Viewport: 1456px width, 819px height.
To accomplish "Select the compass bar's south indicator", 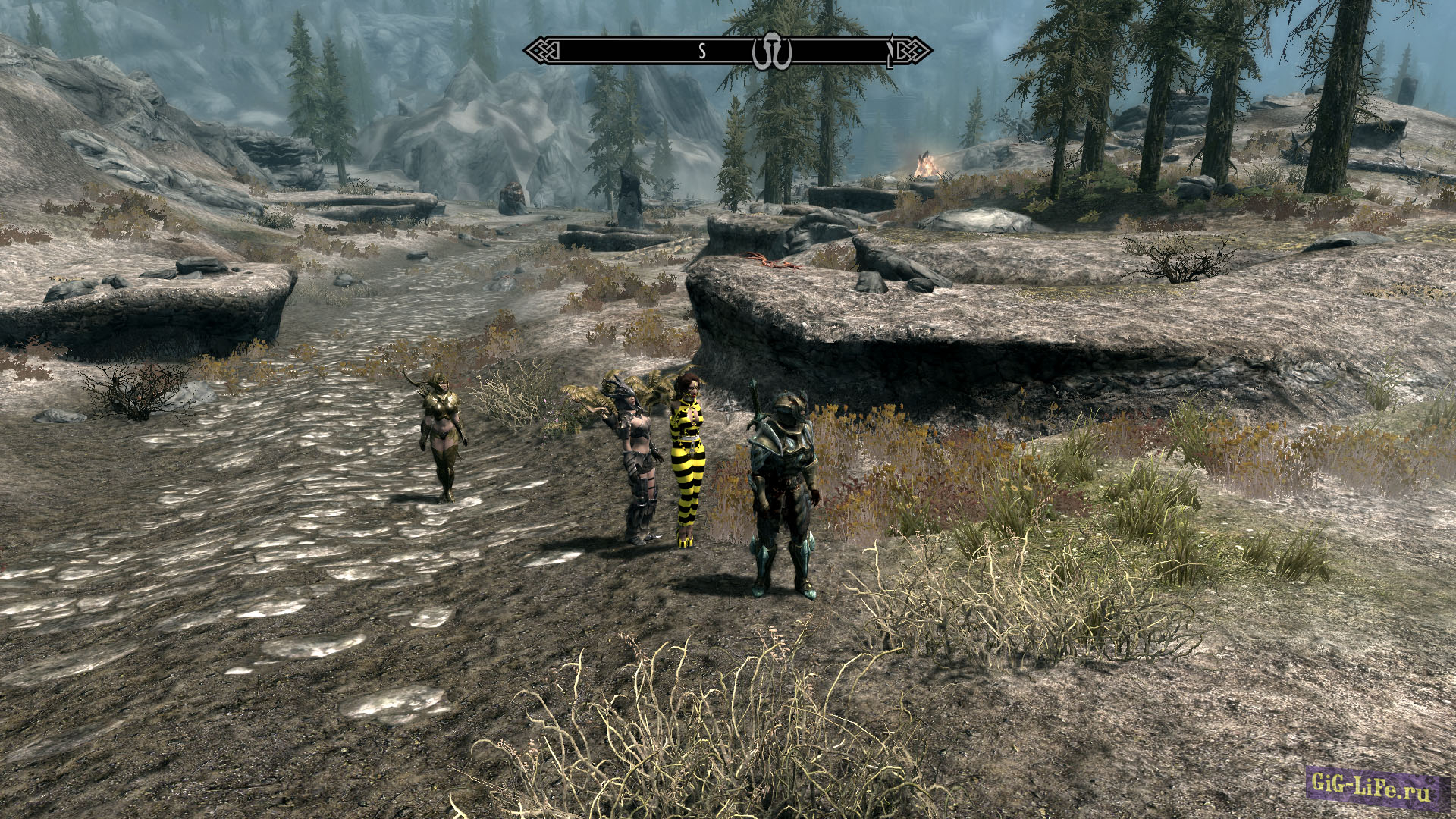I will (x=702, y=51).
